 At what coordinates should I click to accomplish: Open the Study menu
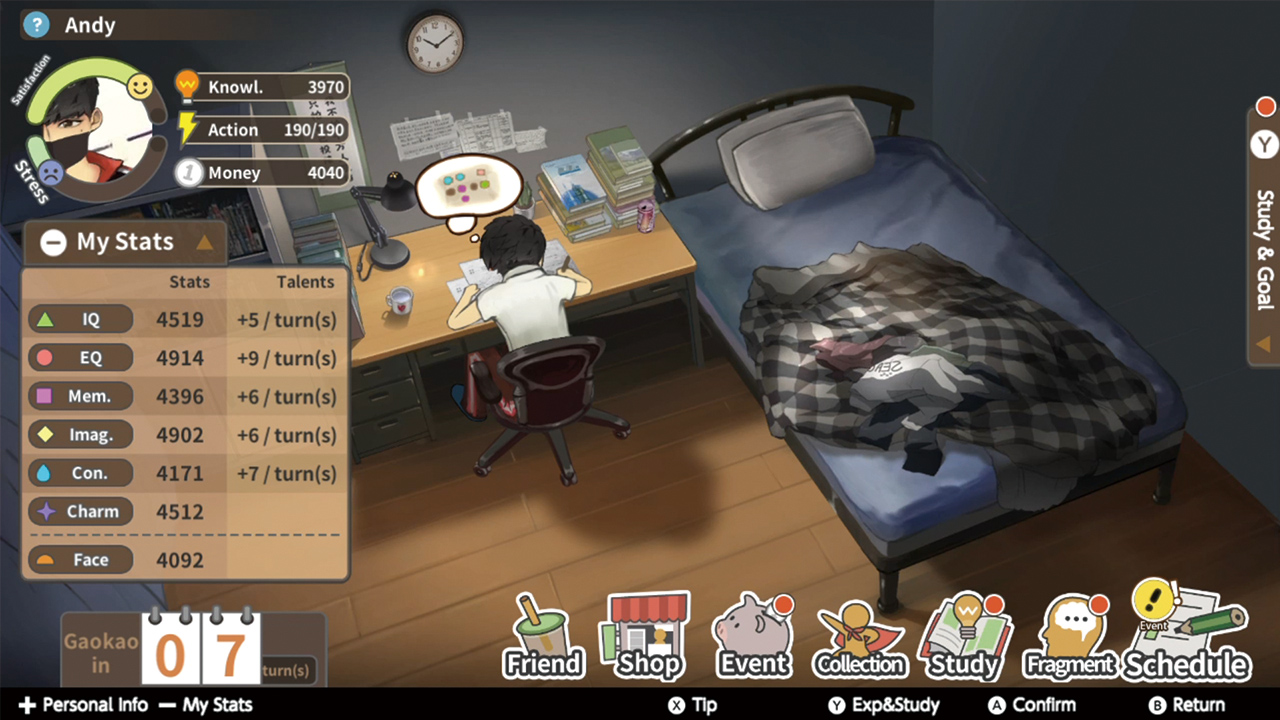(x=964, y=636)
